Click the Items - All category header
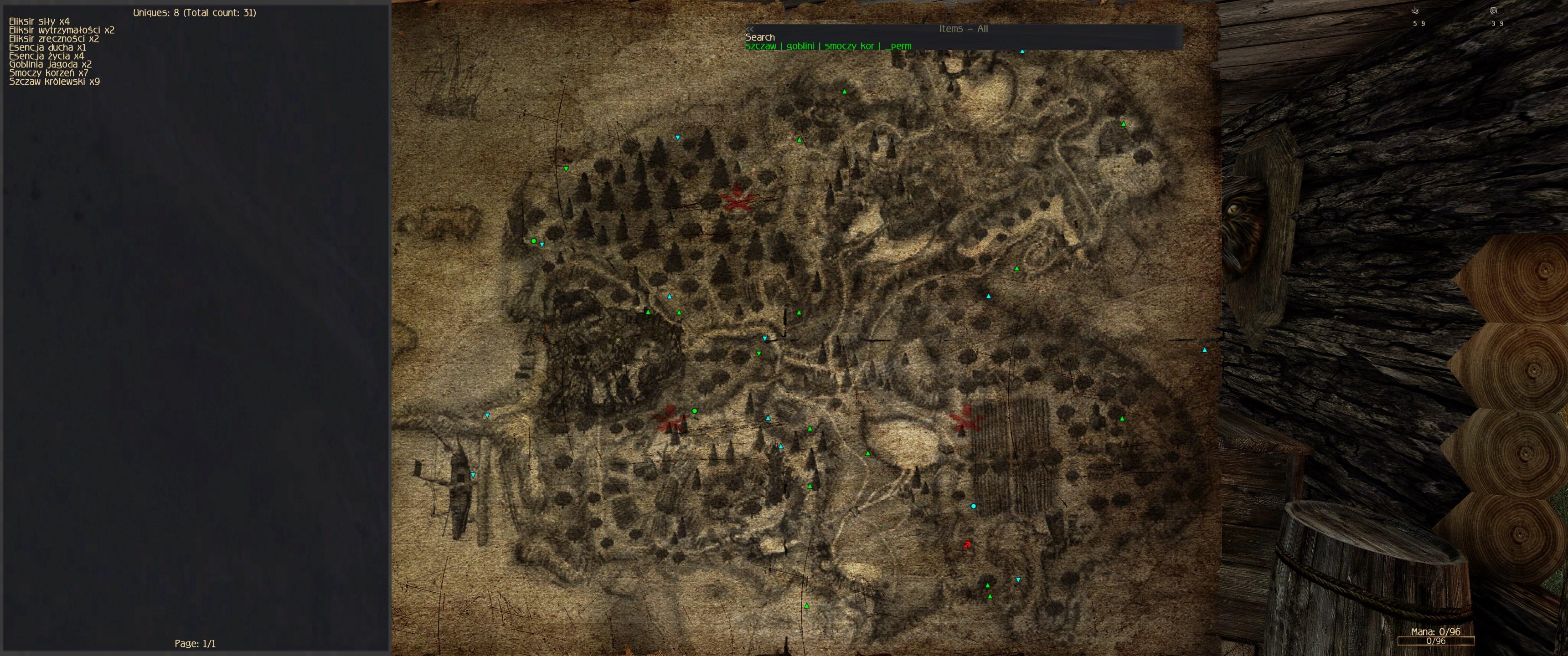This screenshot has width=1568, height=656. click(963, 29)
